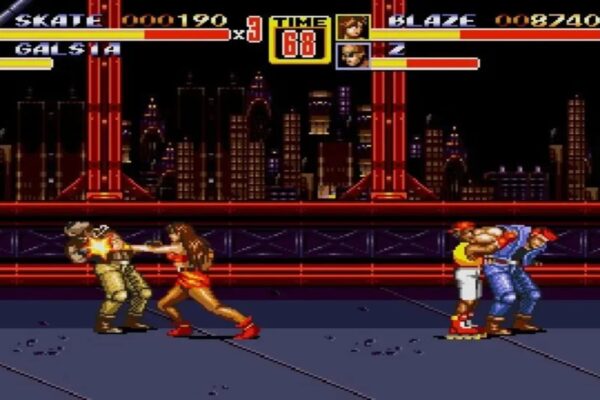Select the enemy Z portrait
The height and width of the screenshot is (400, 600).
pyautogui.click(x=353, y=56)
